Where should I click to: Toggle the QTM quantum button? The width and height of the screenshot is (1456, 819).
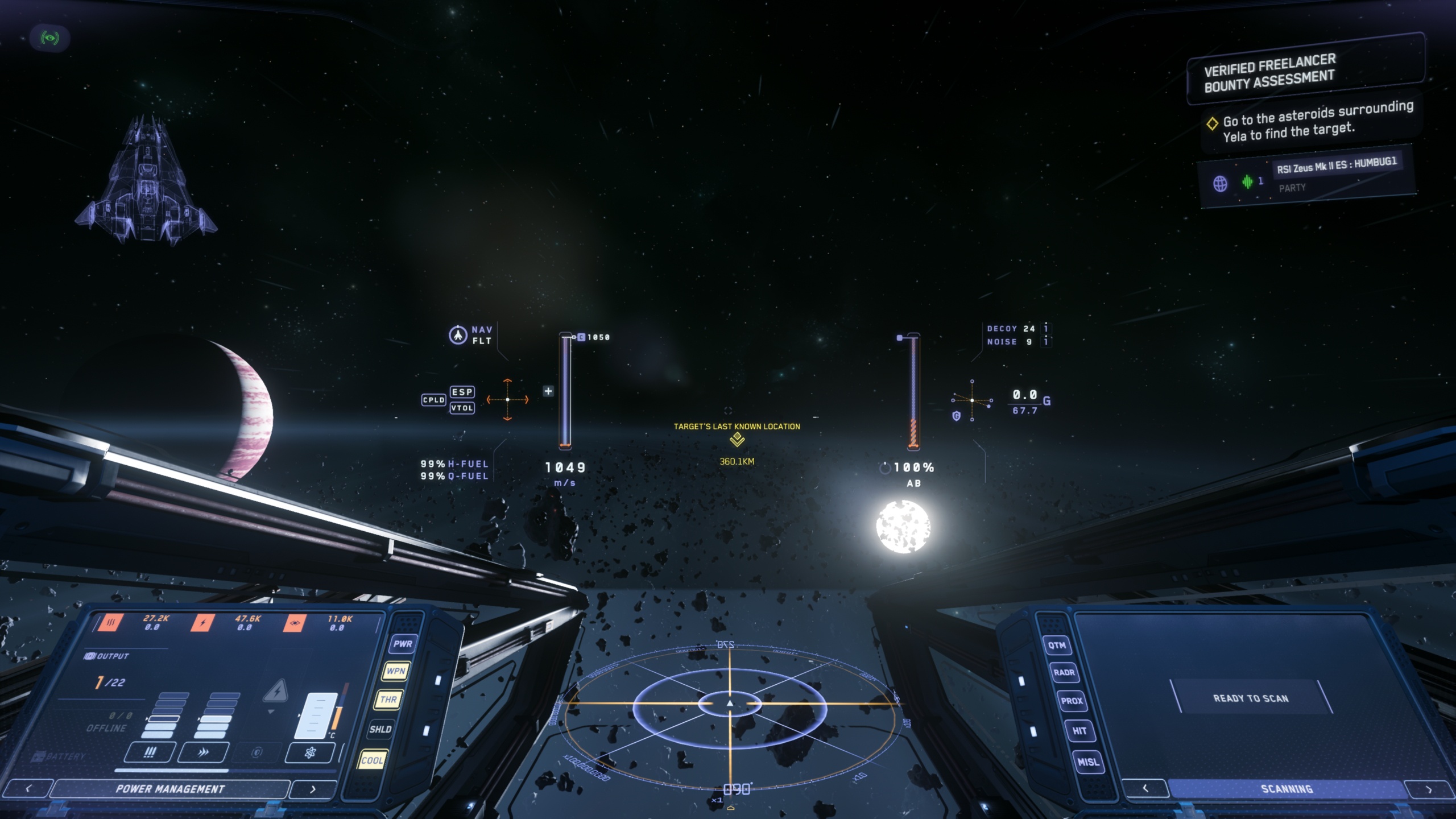coord(1057,645)
